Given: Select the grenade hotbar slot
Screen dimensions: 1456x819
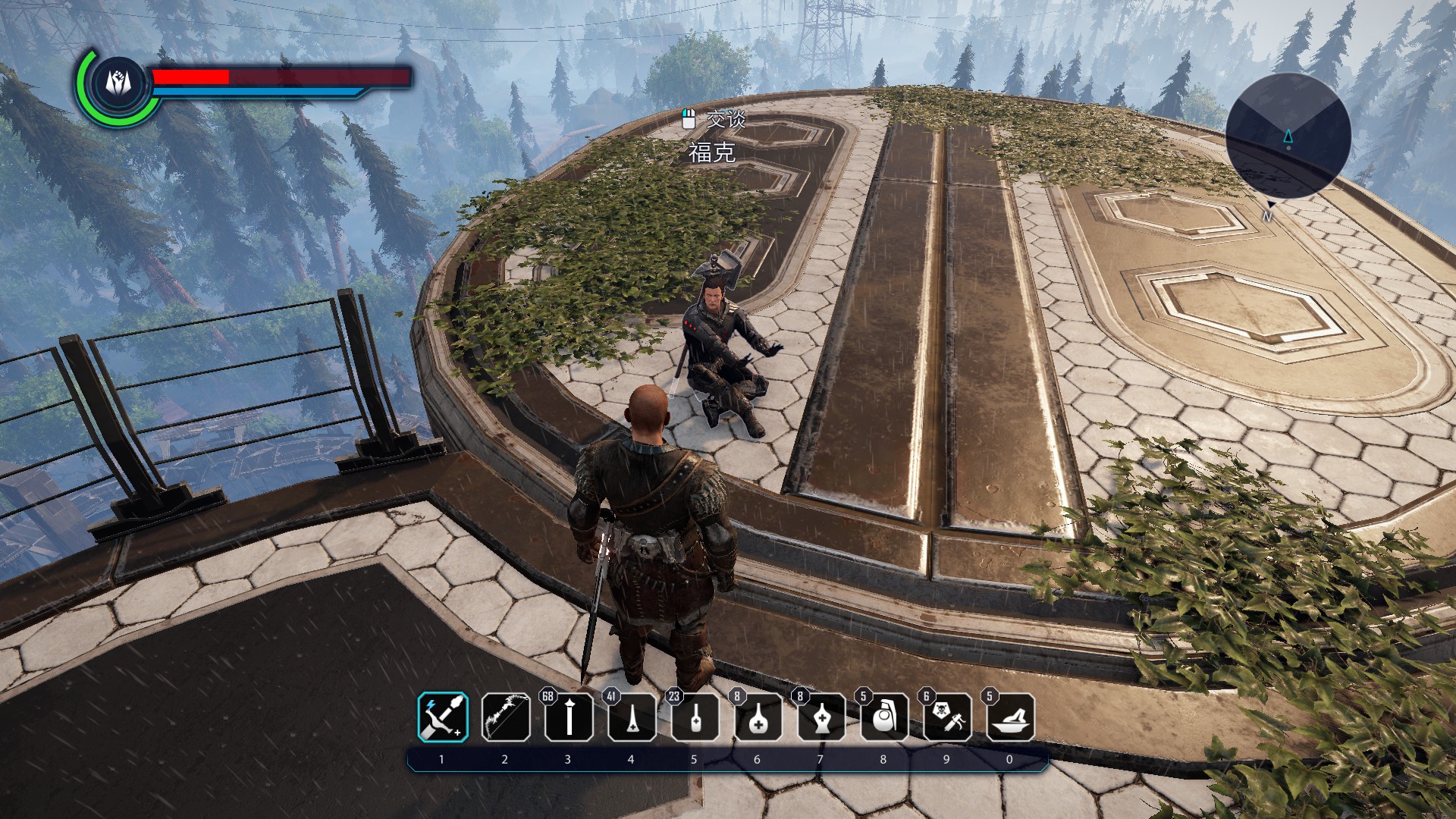Looking at the screenshot, I should click(x=884, y=717).
